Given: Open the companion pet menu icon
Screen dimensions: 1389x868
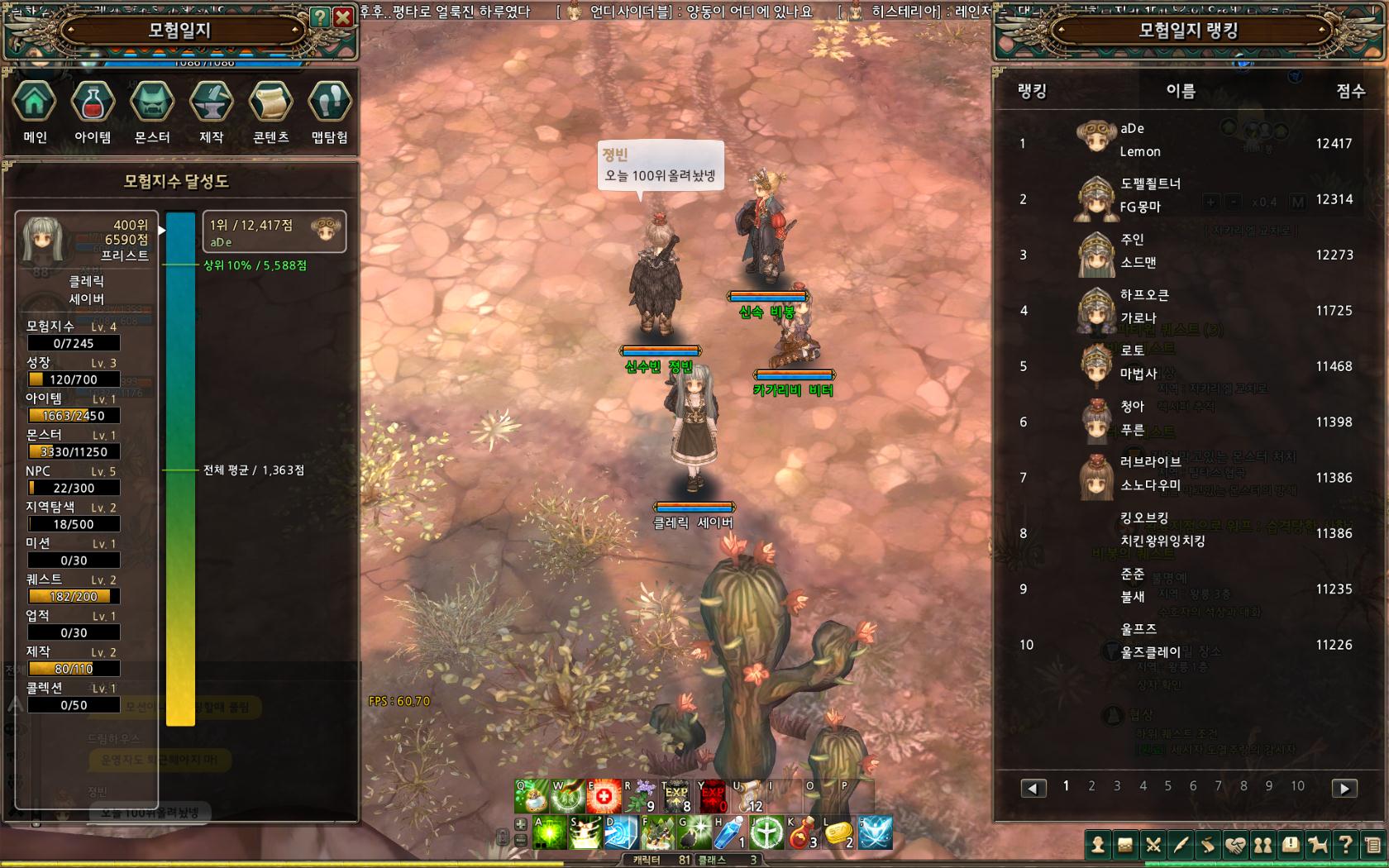Looking at the screenshot, I should click(x=1318, y=845).
